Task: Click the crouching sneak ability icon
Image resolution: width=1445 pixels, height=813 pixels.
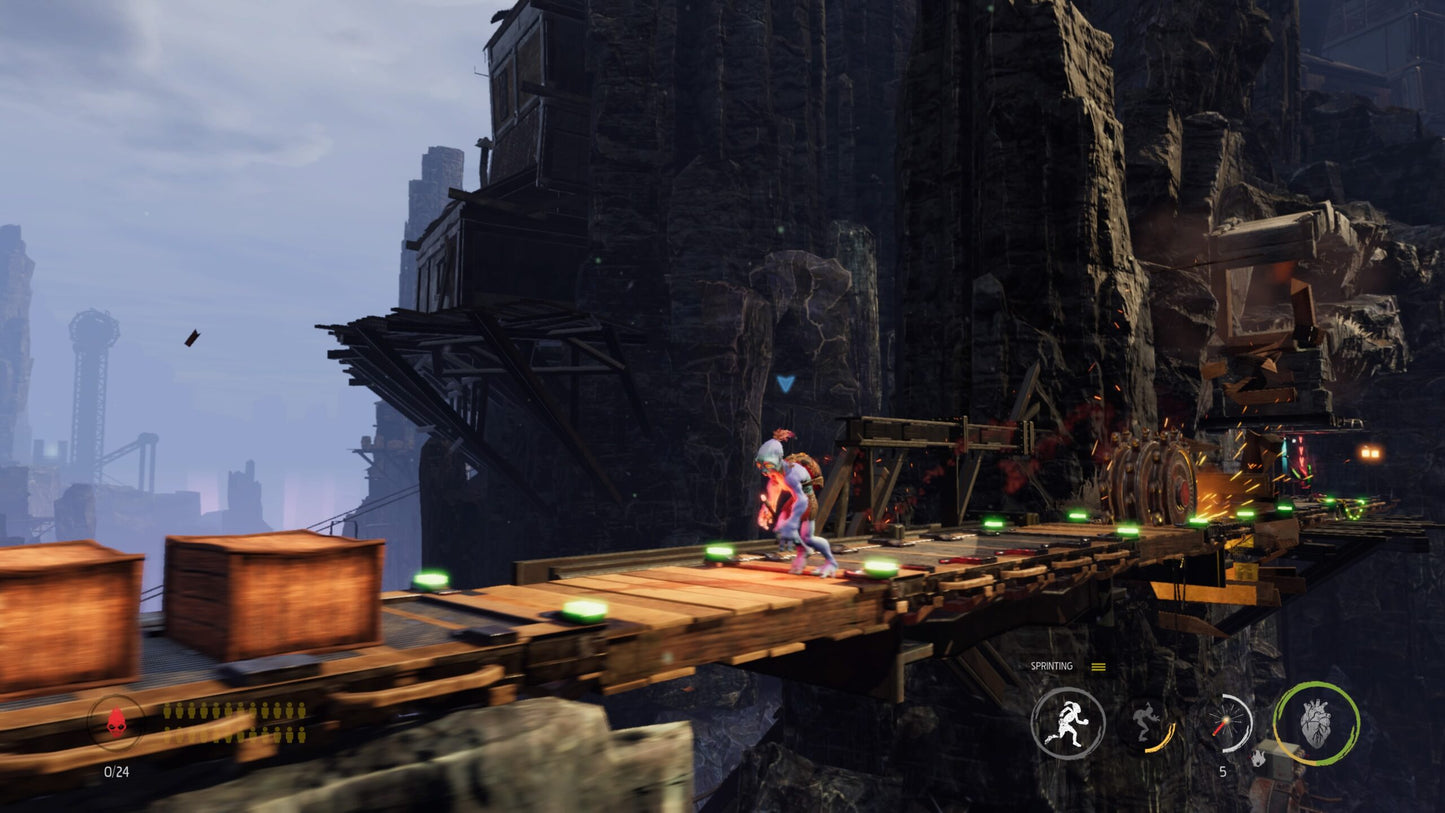Action: click(x=1146, y=718)
